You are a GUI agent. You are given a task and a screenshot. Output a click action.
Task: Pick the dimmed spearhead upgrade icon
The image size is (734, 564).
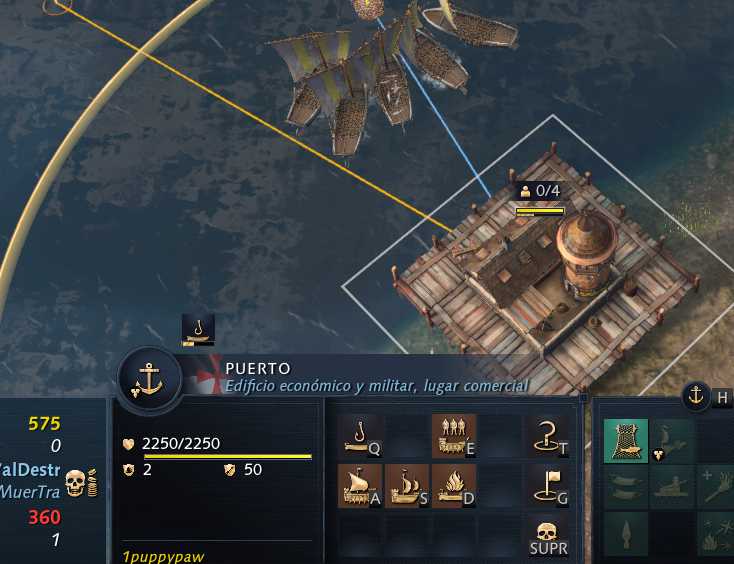626,534
